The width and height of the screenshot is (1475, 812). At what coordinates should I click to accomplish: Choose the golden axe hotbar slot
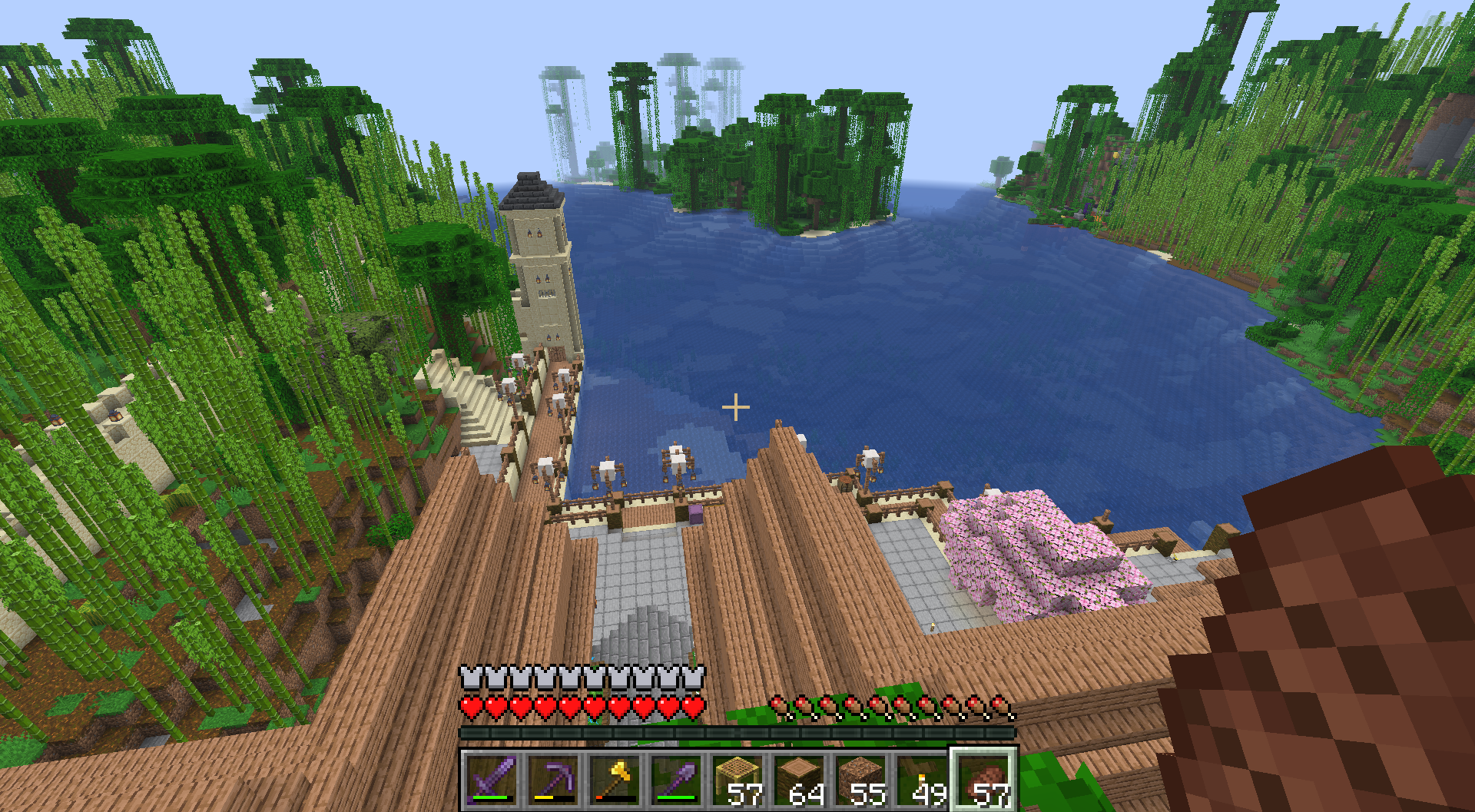615,780
